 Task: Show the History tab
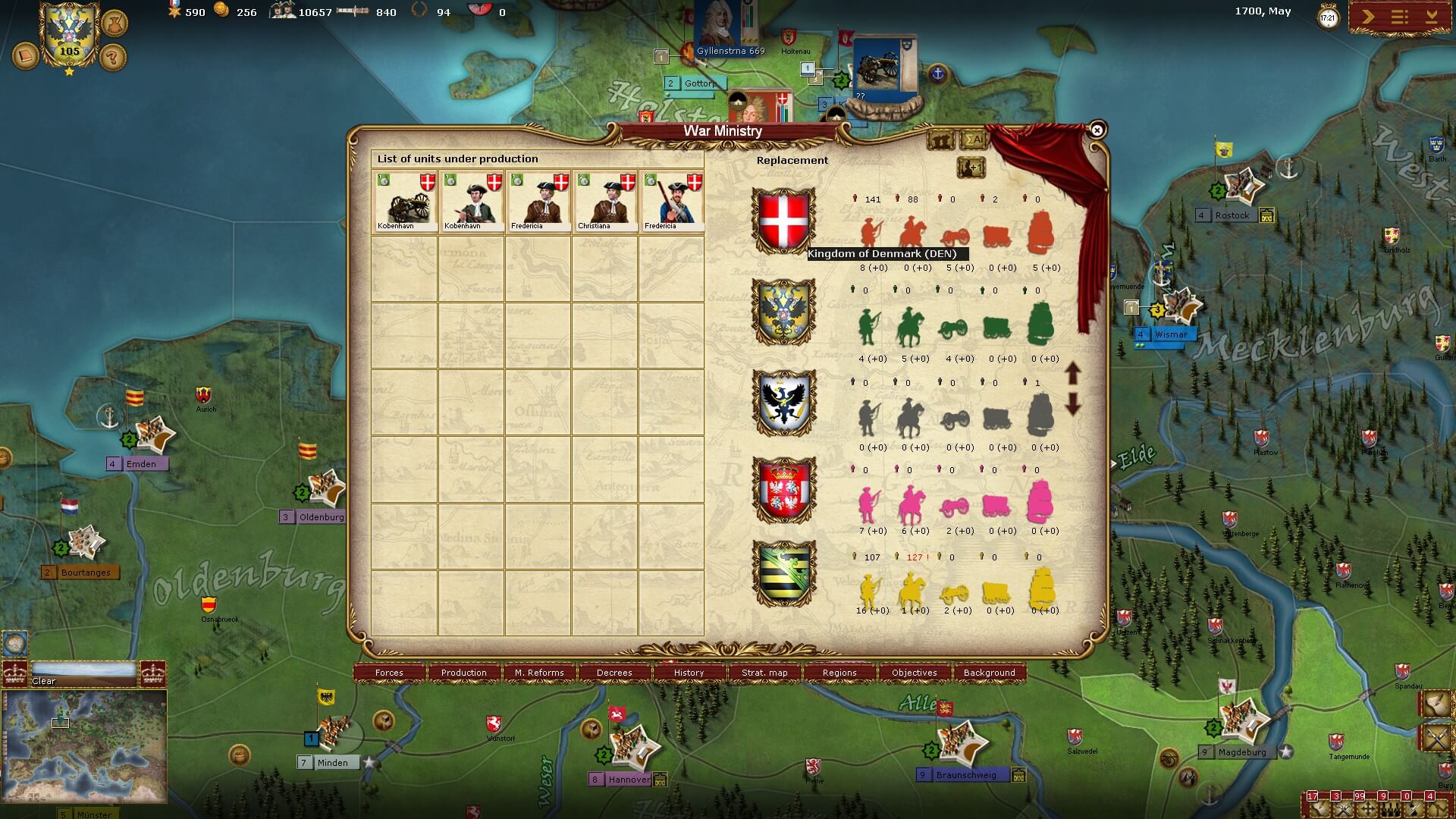[689, 673]
